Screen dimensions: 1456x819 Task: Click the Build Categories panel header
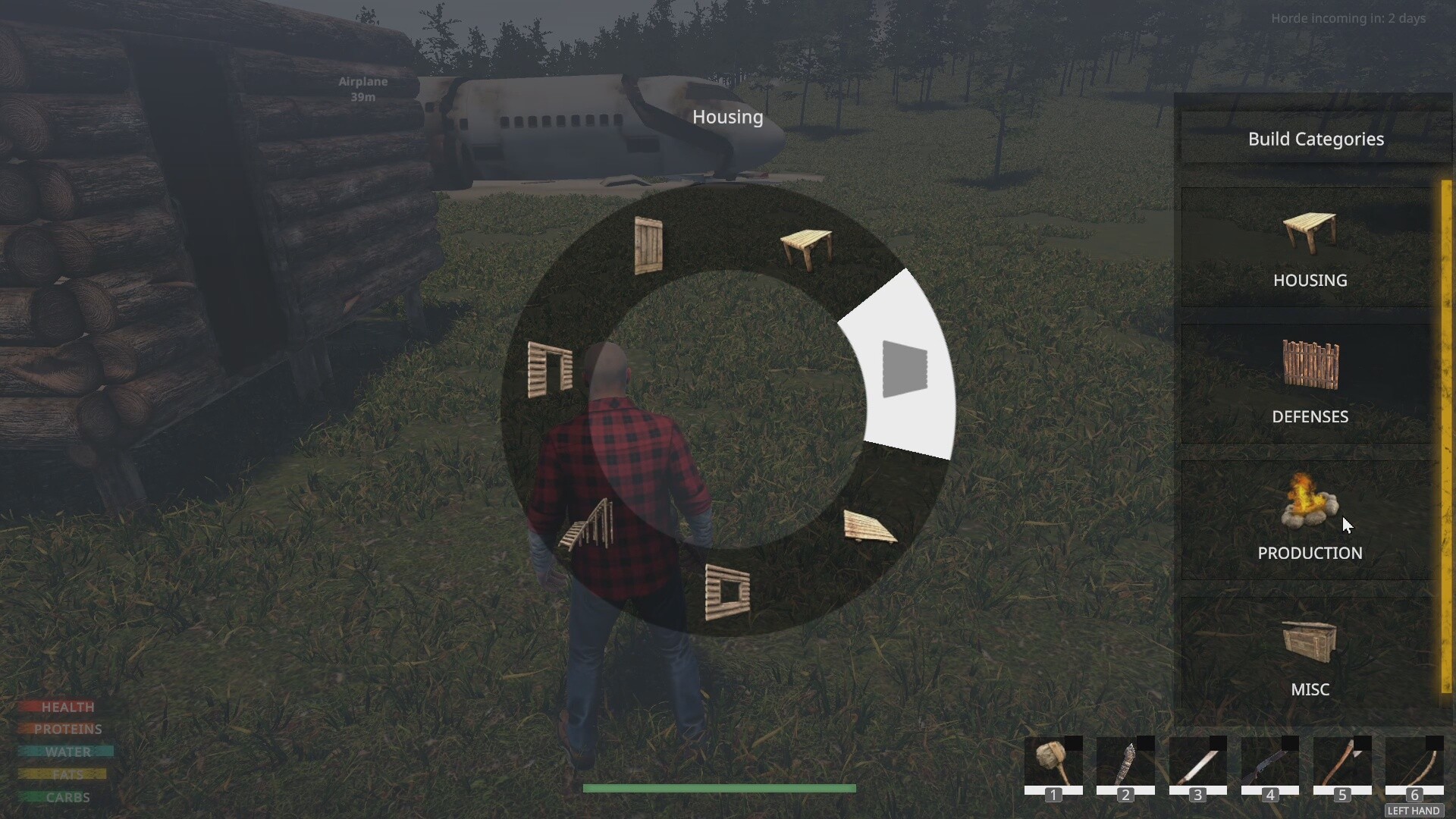coord(1316,139)
